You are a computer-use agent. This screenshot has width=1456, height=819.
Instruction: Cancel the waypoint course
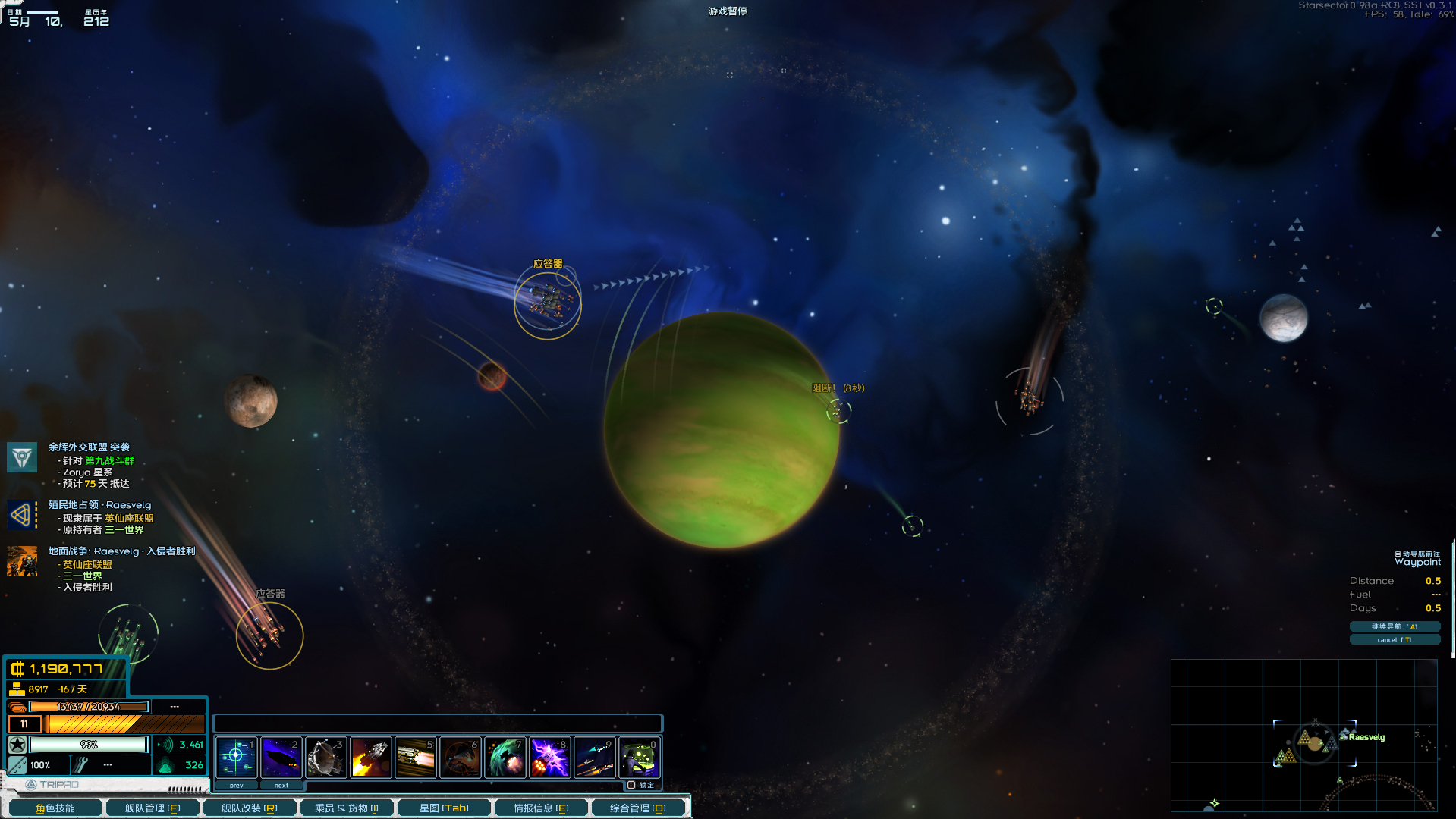(x=1394, y=639)
